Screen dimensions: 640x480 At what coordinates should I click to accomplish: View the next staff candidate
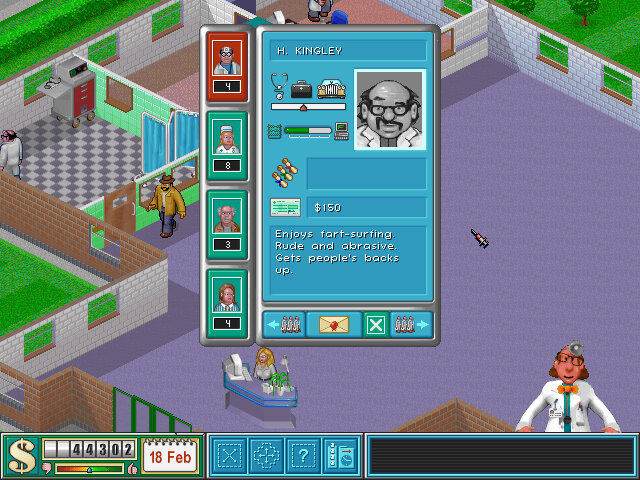coord(411,324)
